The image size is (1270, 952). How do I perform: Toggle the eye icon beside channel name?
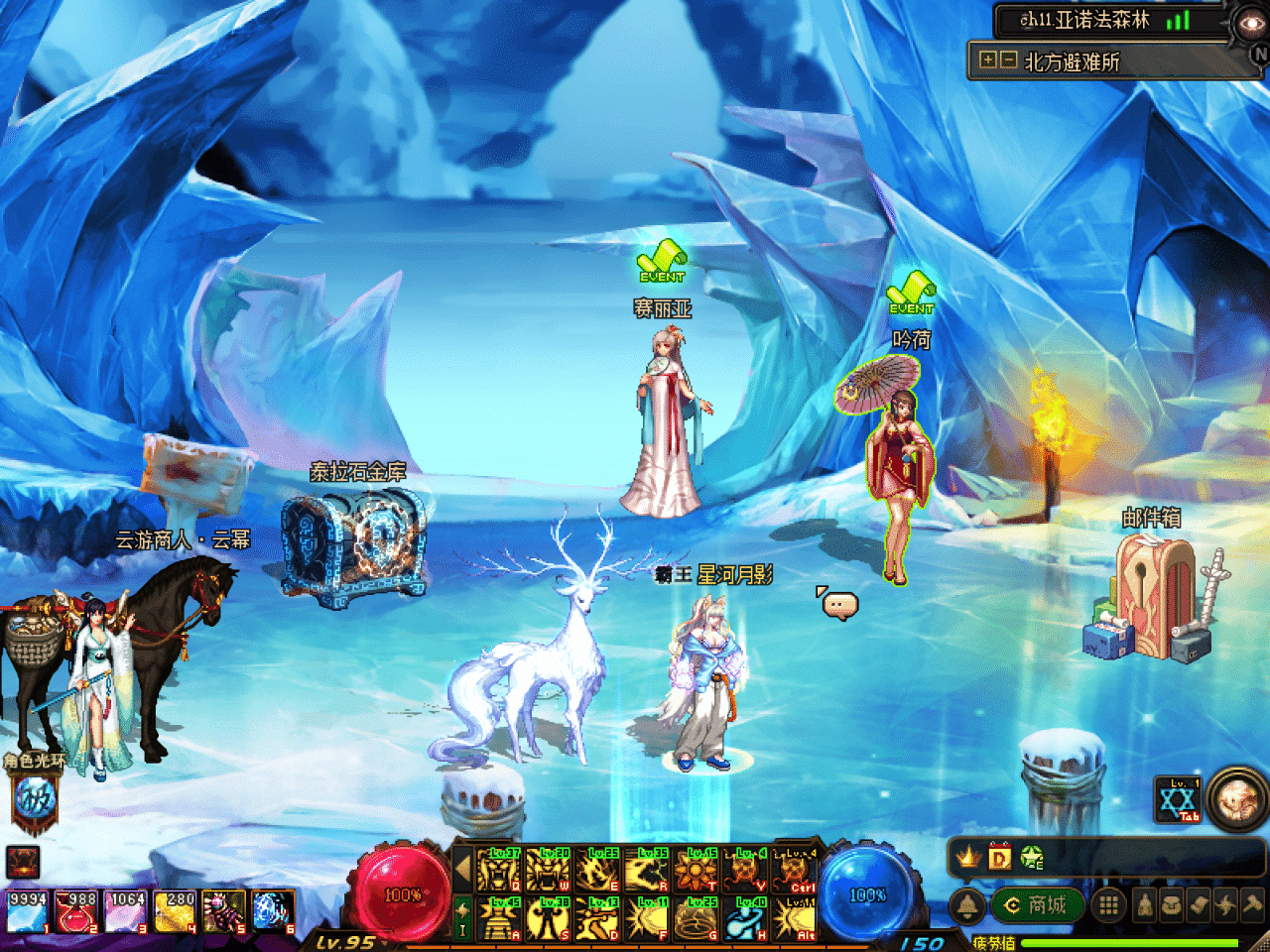tap(1249, 23)
